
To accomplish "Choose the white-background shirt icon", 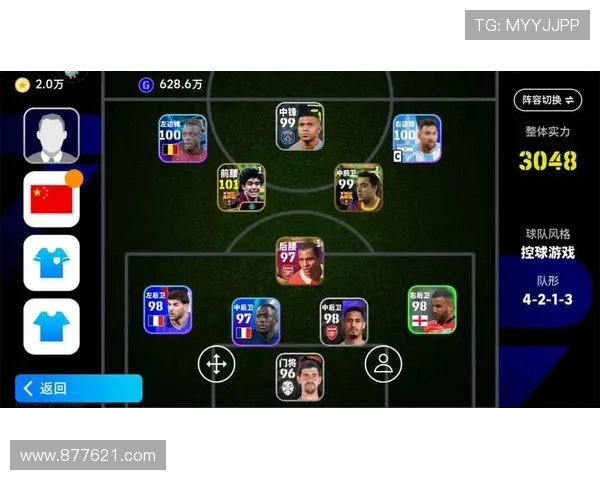I will pos(51,262).
